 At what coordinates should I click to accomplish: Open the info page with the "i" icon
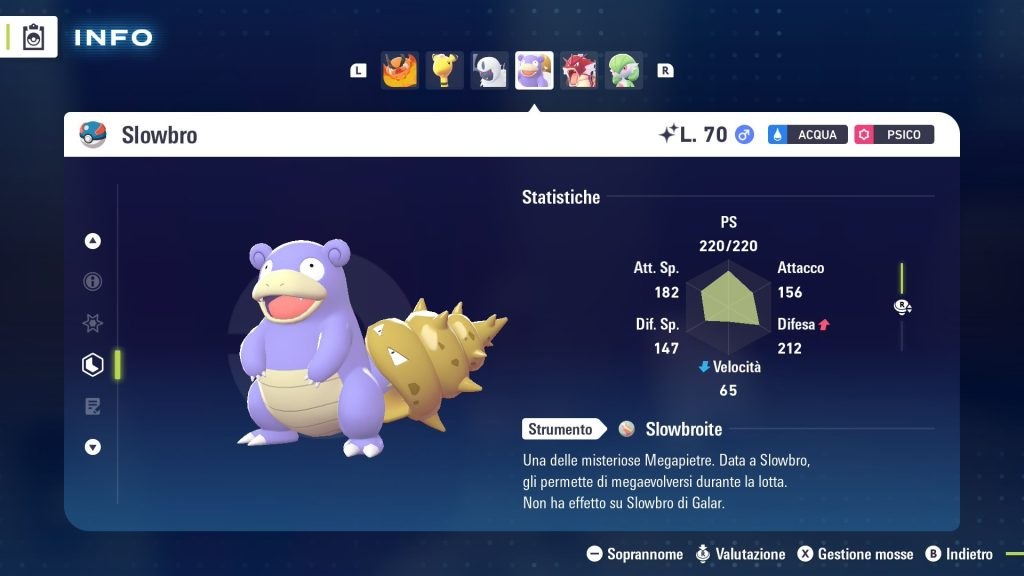click(93, 282)
